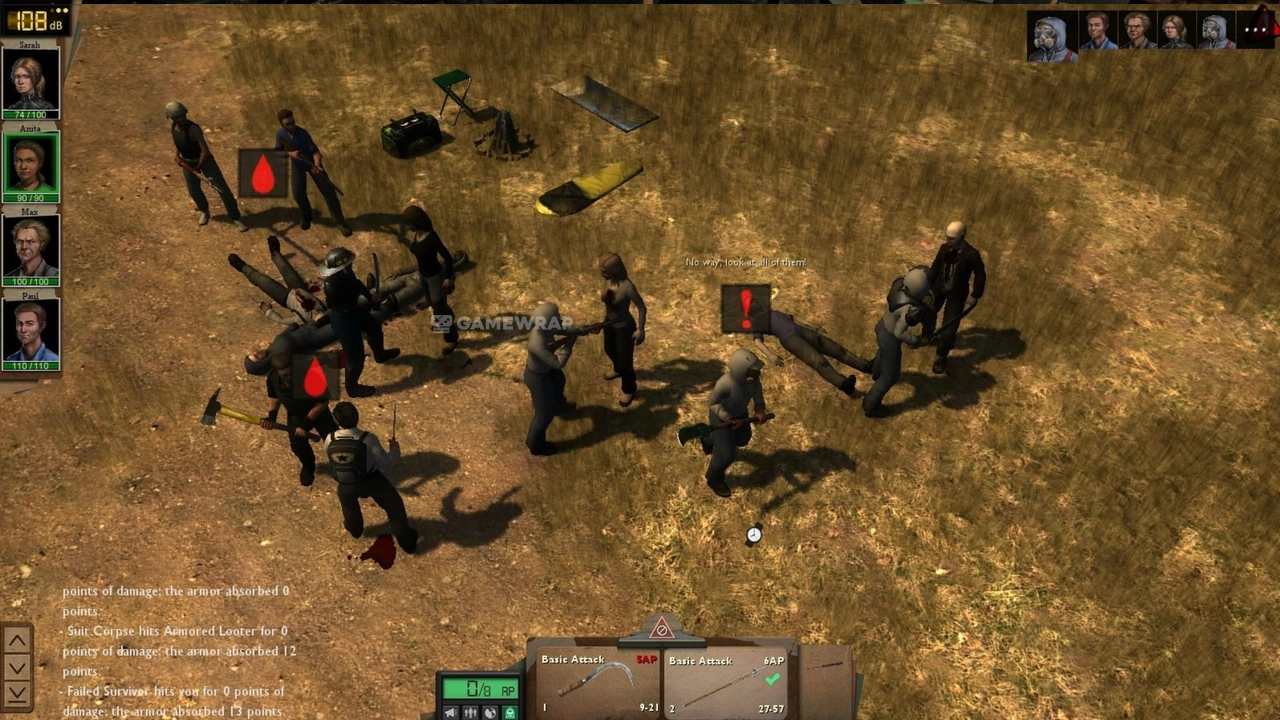This screenshot has height=720, width=1280.
Task: Choose Max from the party list
Action: (x=30, y=247)
